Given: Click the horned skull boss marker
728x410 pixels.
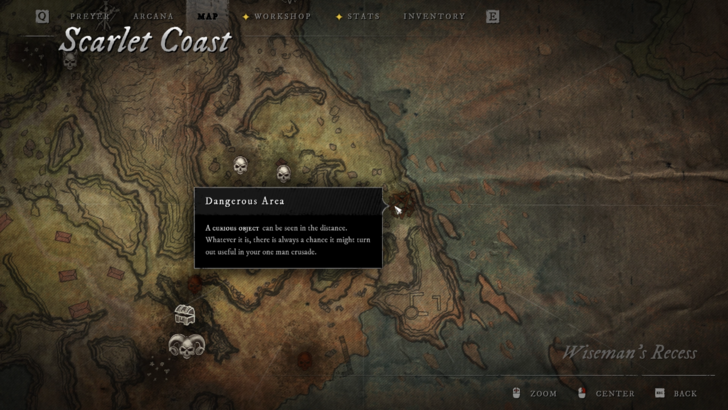Looking at the screenshot, I should coord(183,347).
